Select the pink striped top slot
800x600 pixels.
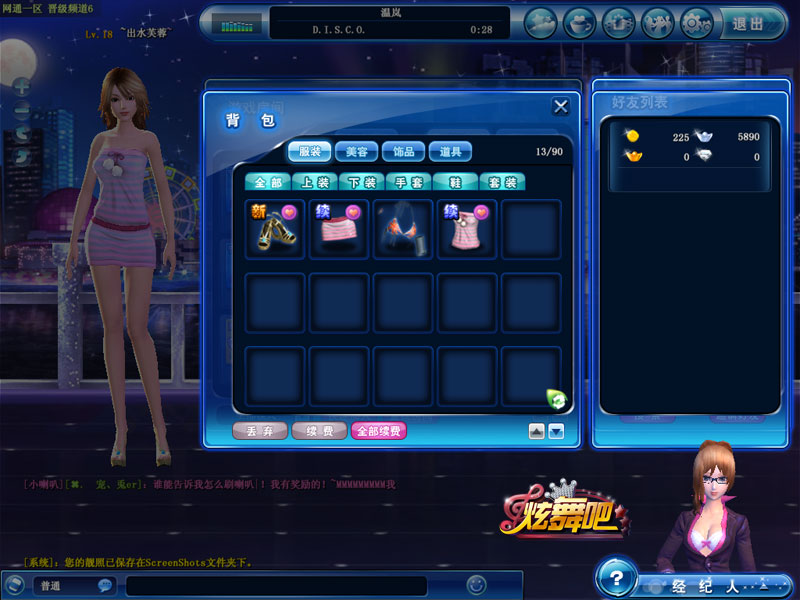click(x=467, y=229)
